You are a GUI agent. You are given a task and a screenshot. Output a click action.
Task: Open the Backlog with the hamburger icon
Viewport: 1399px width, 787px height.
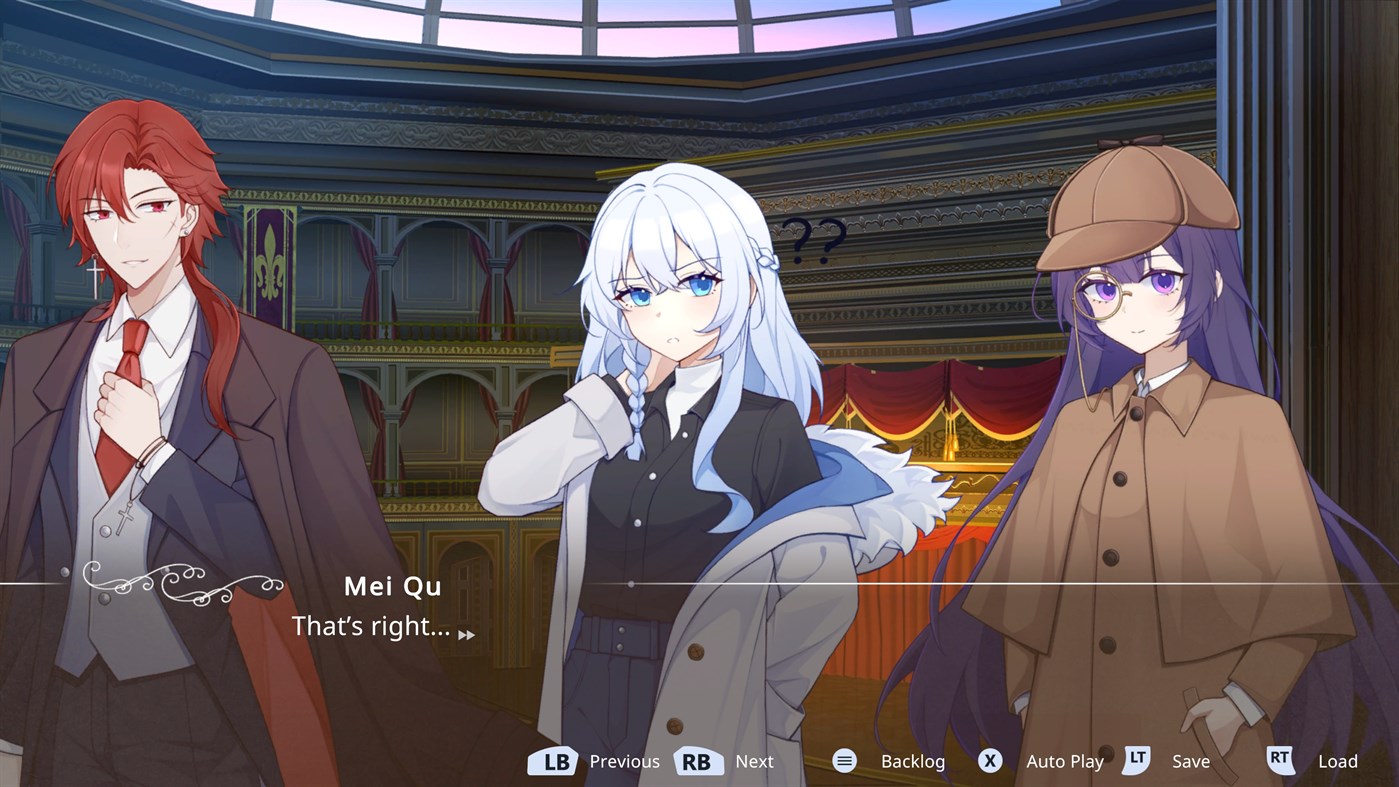tap(844, 761)
